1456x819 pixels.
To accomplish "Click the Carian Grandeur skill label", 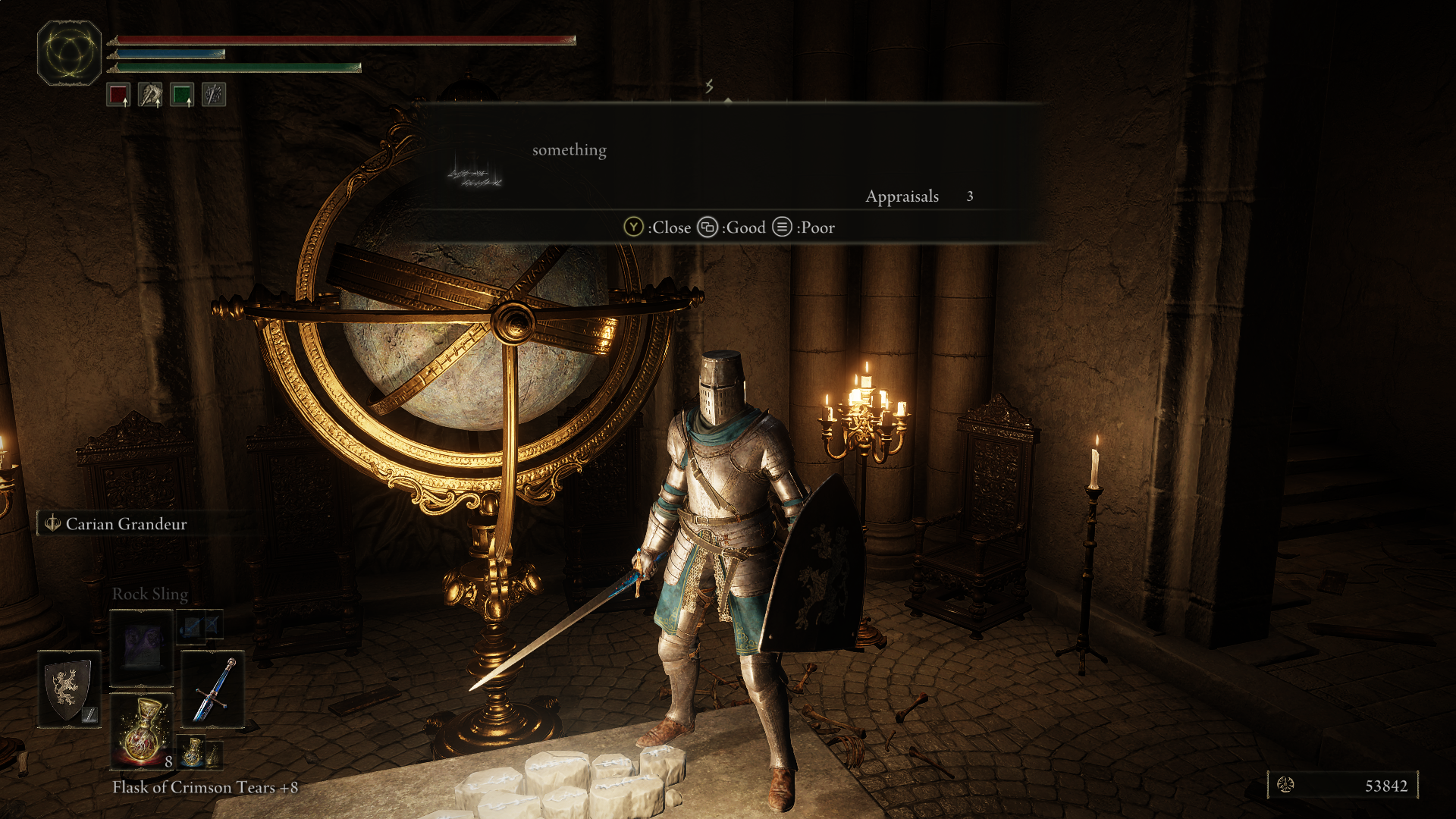I will (126, 524).
